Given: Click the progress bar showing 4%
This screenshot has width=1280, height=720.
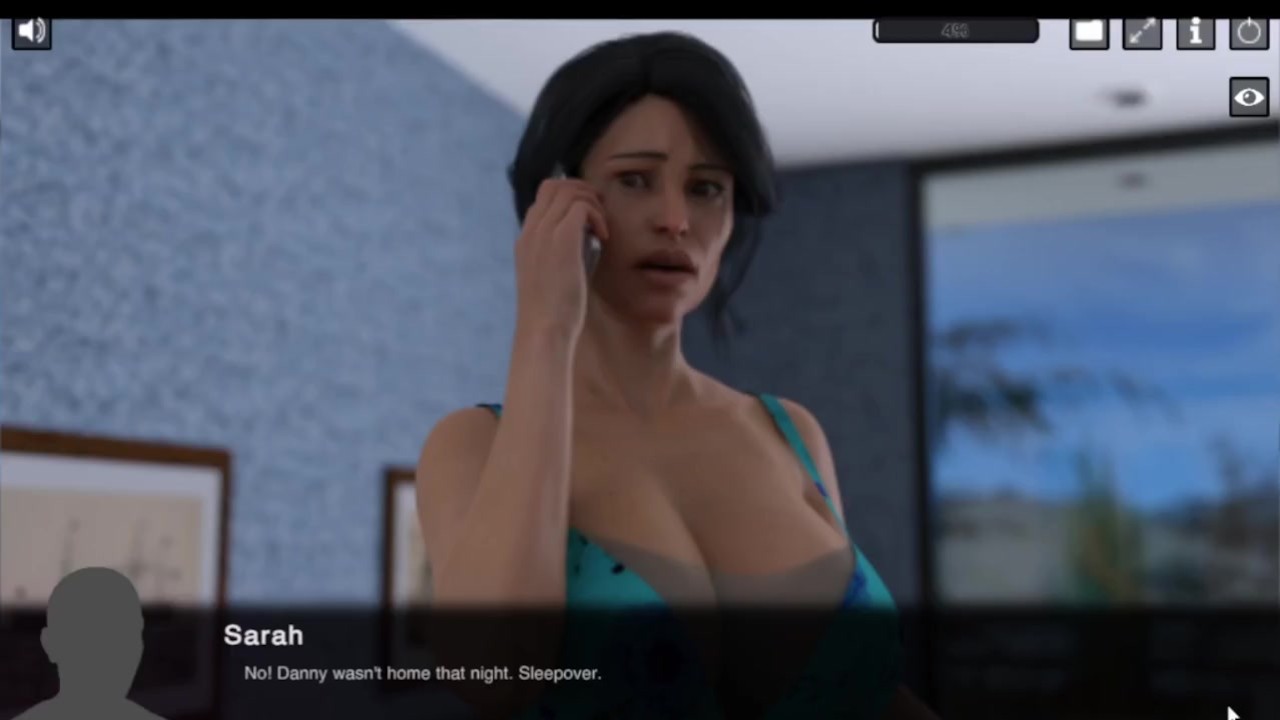Looking at the screenshot, I should (955, 30).
